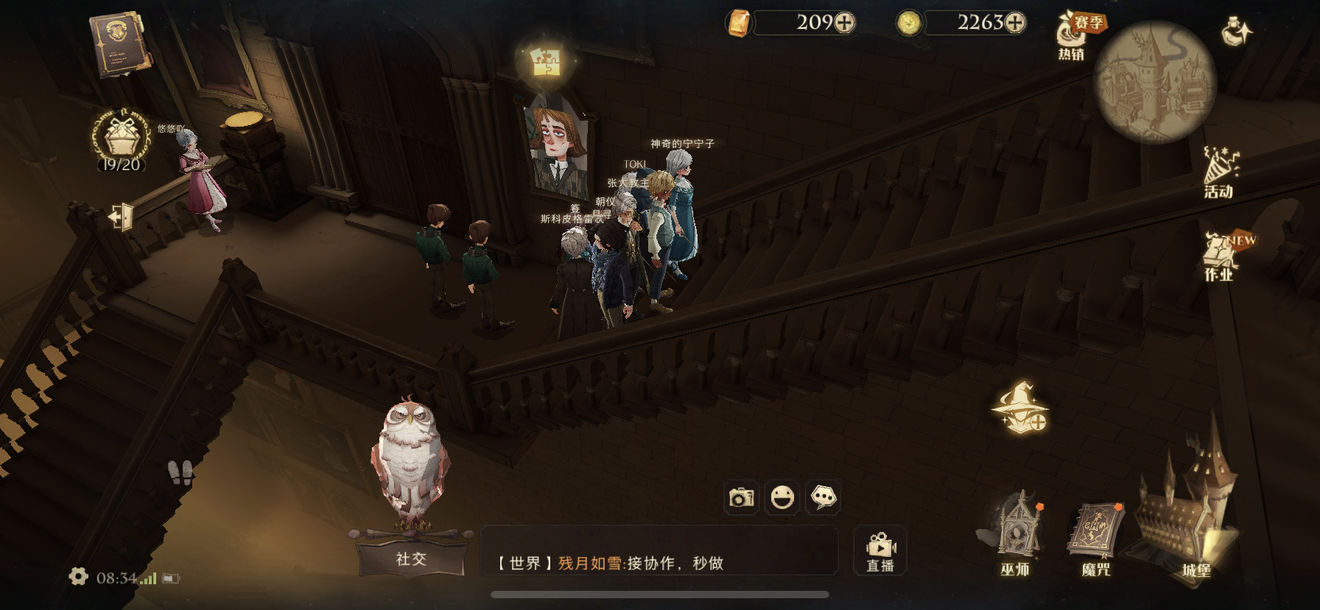The image size is (1320, 610).
Task: Open the smiley emote panel
Action: point(782,497)
